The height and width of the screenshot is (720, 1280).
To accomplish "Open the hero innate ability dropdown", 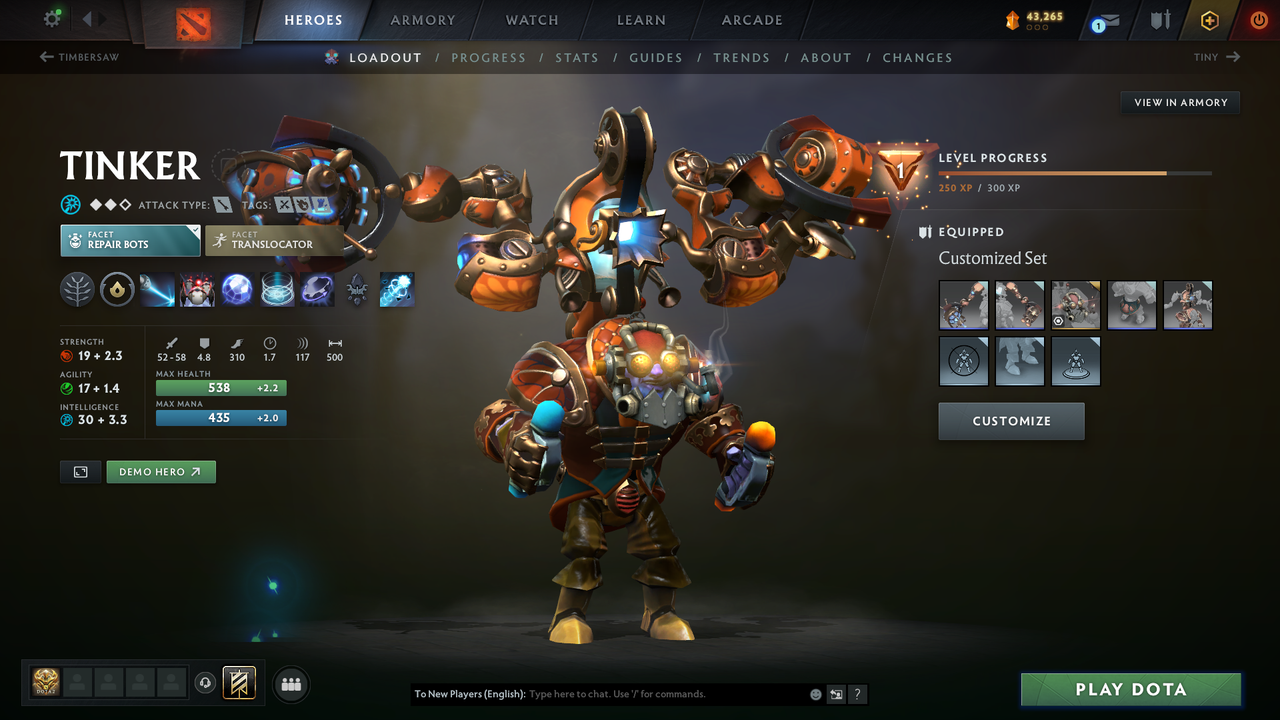I will click(x=77, y=290).
